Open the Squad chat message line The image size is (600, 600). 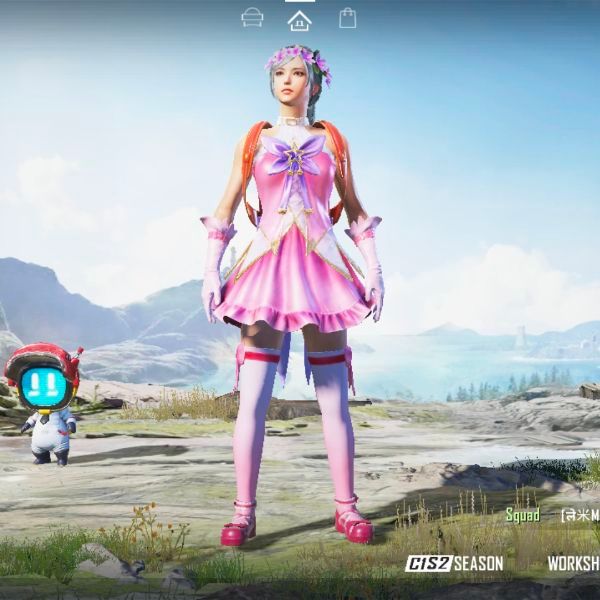point(551,515)
